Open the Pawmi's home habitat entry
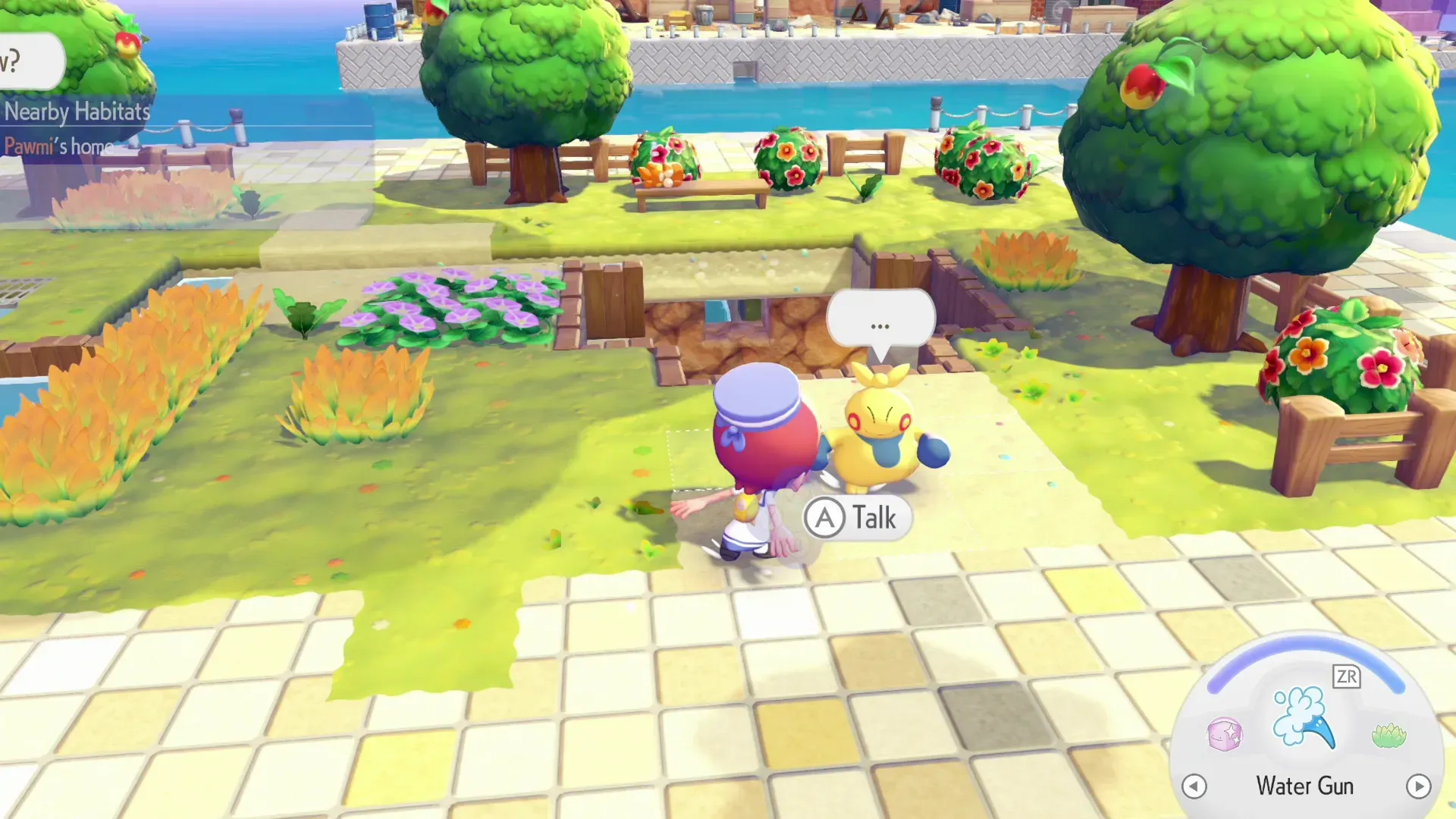This screenshot has height=819, width=1456. pyautogui.click(x=57, y=146)
